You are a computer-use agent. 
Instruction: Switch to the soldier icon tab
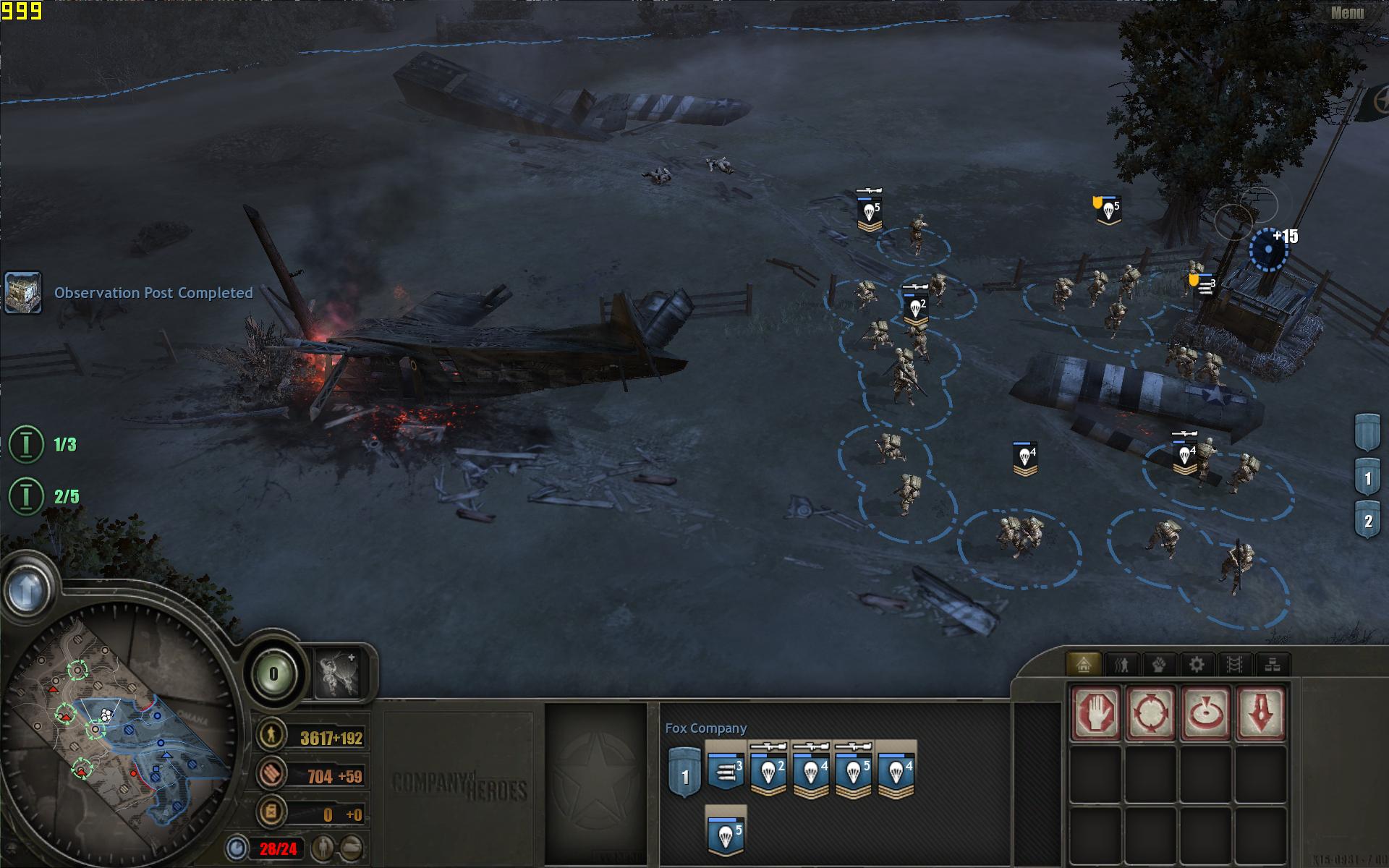coord(1121,664)
